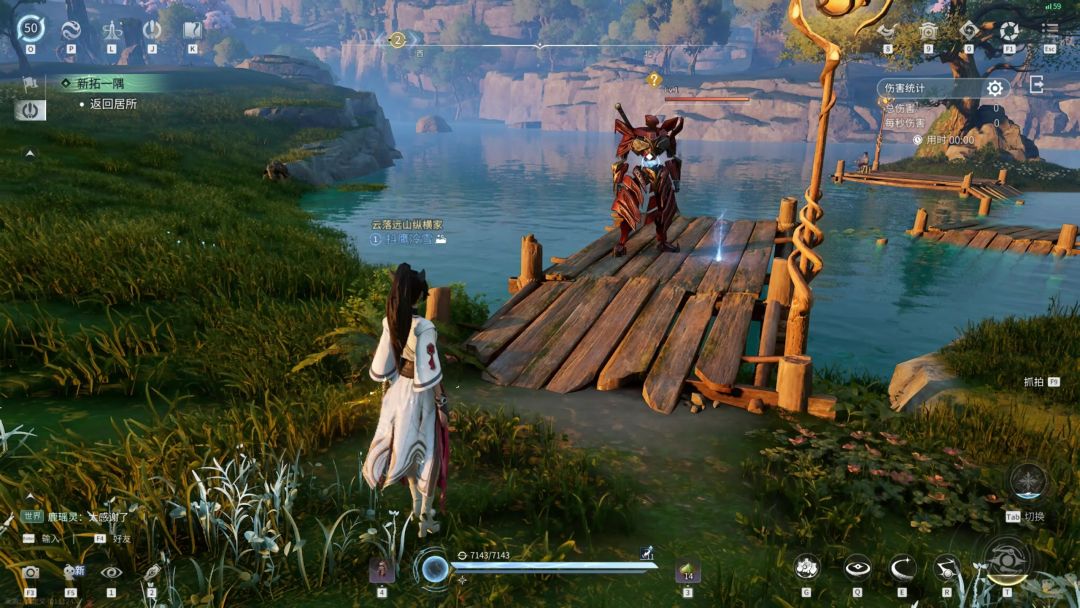Click the 返回居所 objective line
This screenshot has height=608, width=1080.
[x=112, y=104]
